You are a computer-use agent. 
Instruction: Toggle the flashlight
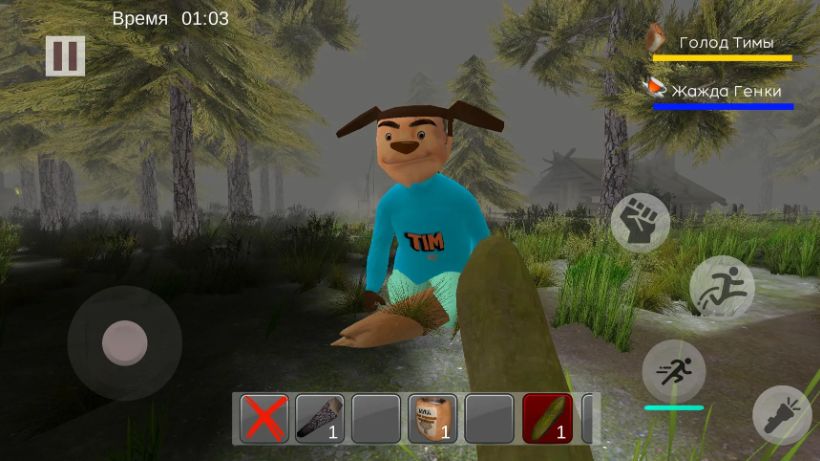pos(782,415)
